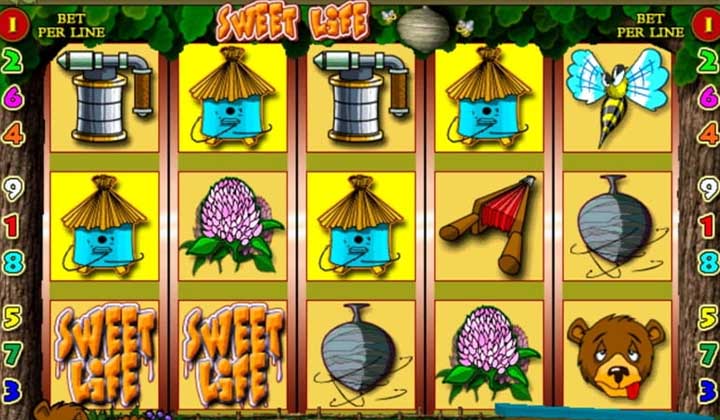The width and height of the screenshot is (720, 420).
Task: Choose payline 8 on the right tree trunk
Action: click(708, 263)
